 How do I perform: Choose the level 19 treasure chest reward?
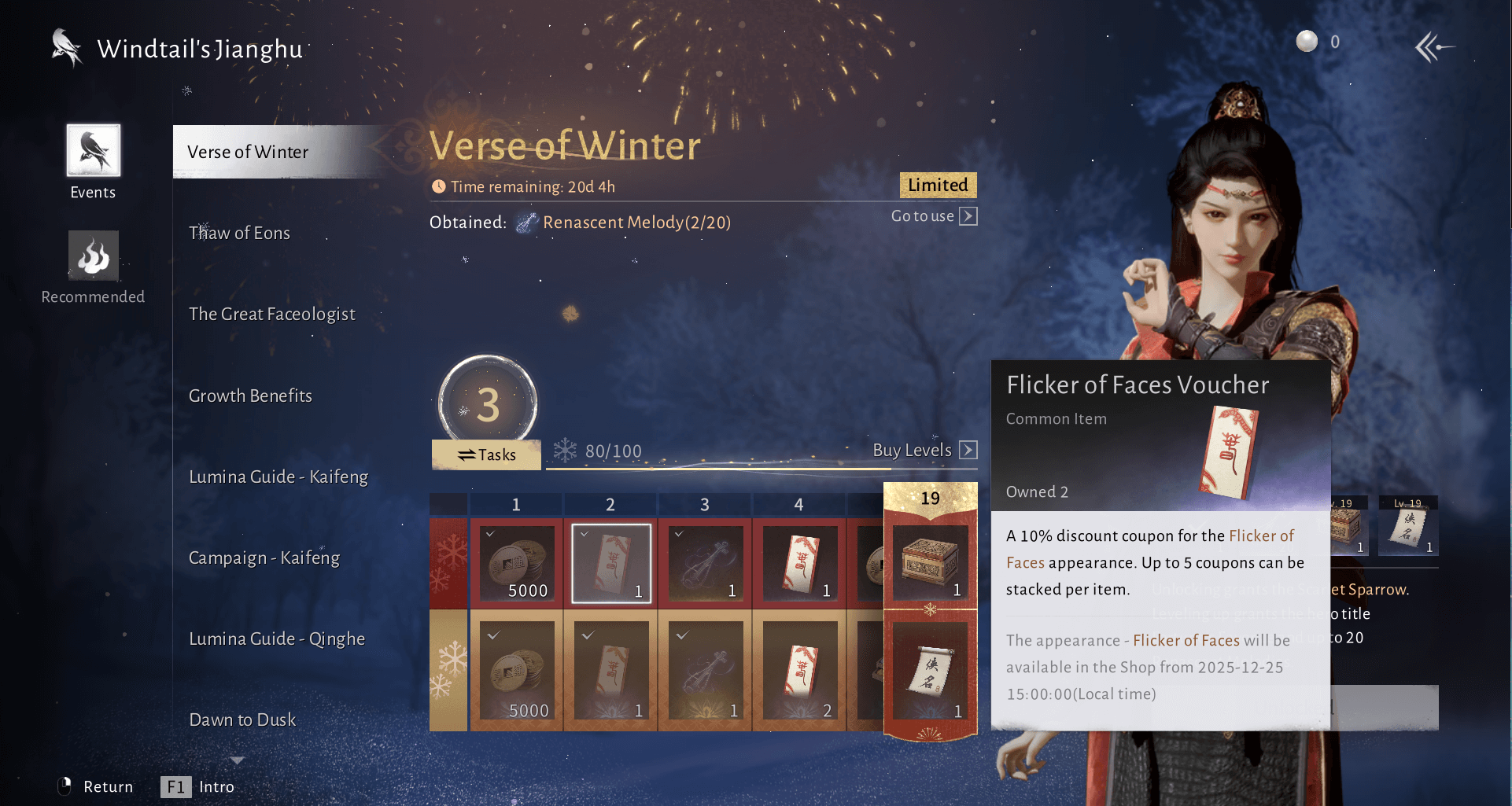click(930, 561)
